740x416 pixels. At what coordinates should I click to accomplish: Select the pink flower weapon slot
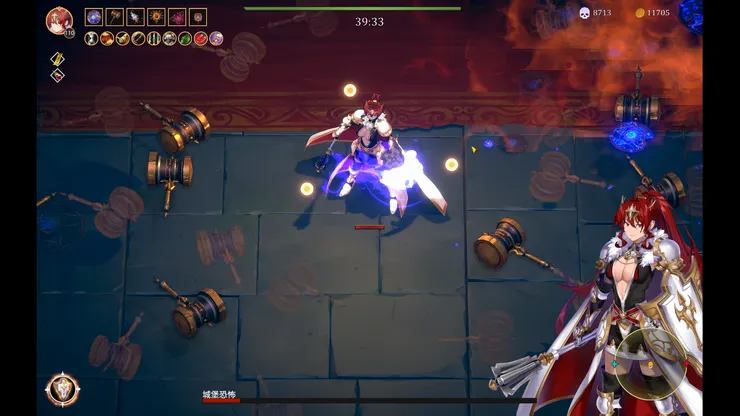[198, 17]
